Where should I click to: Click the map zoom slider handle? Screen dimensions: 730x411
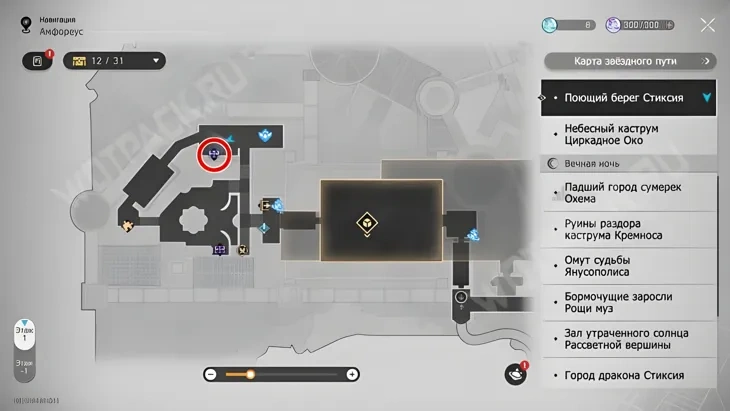tap(250, 374)
